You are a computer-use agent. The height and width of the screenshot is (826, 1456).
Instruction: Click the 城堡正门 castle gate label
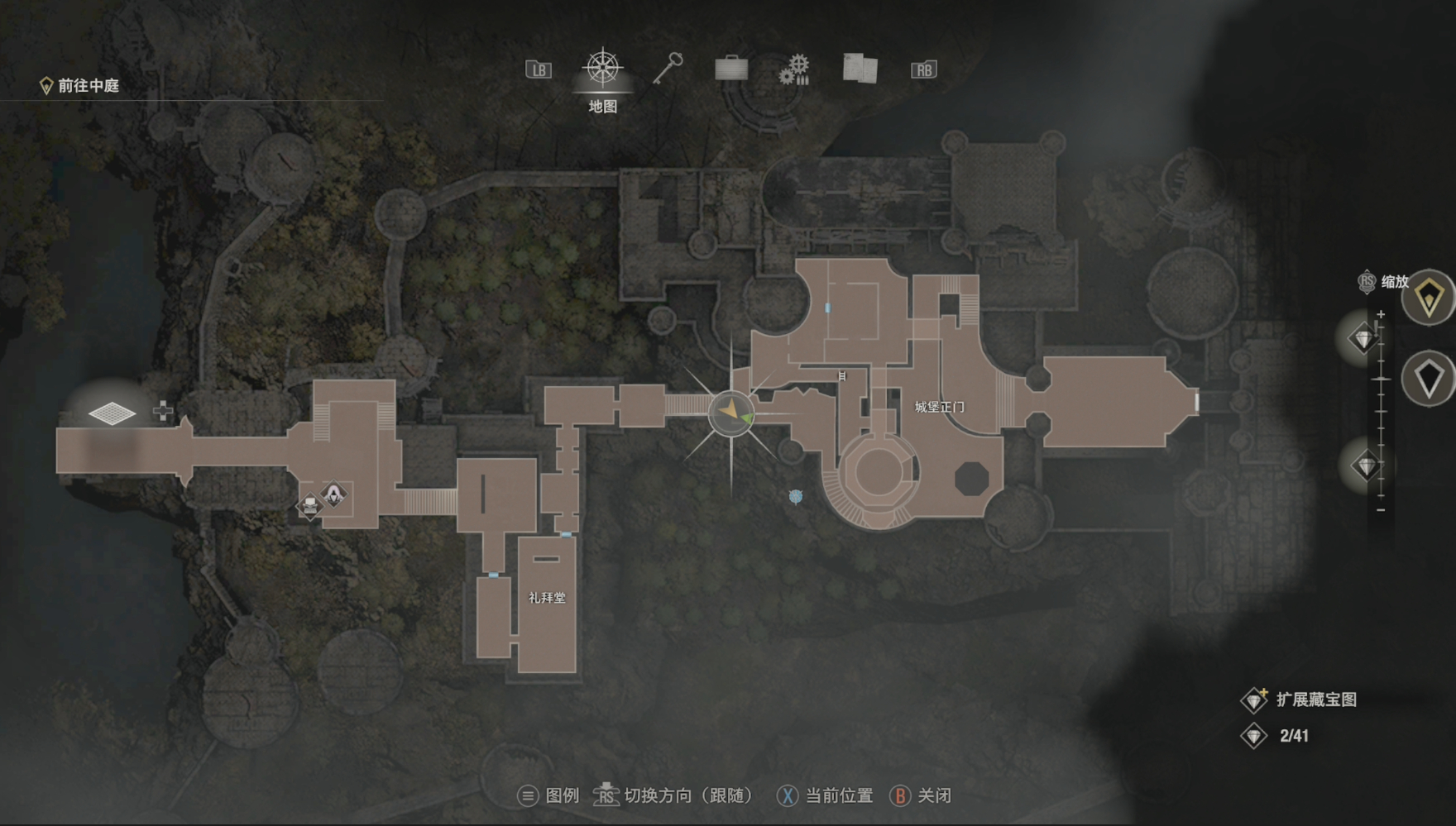click(939, 407)
